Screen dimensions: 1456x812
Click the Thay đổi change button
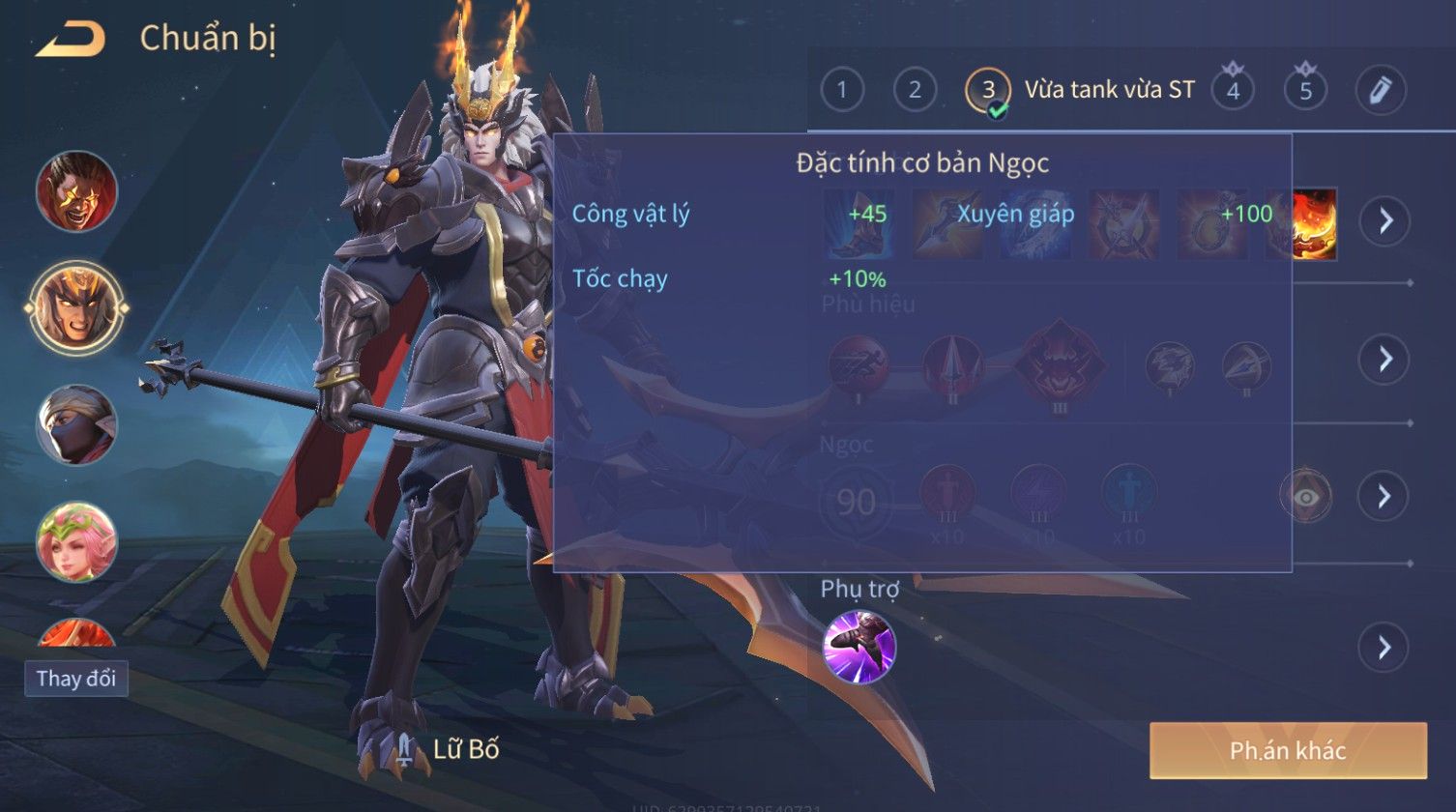click(x=76, y=679)
